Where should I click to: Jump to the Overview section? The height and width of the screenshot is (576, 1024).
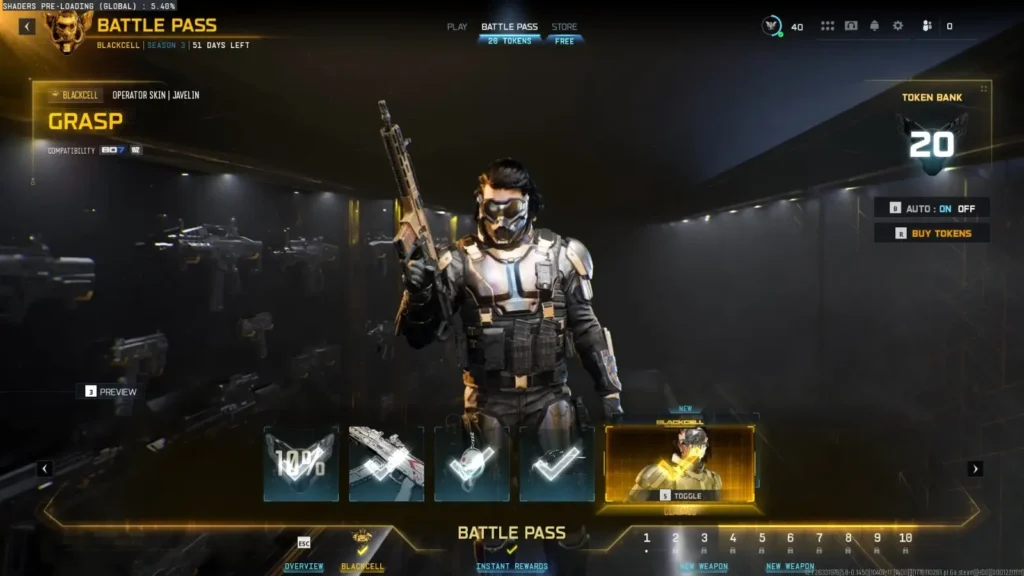point(303,566)
